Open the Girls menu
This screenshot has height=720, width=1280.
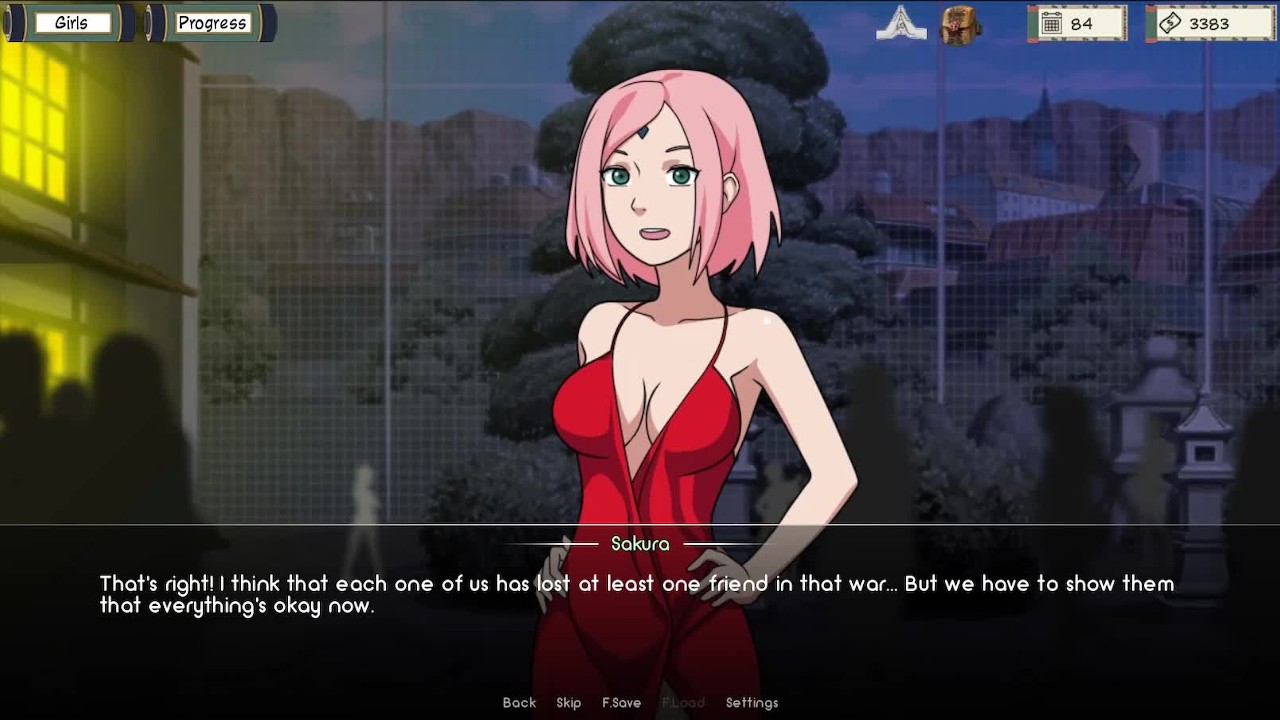71,23
